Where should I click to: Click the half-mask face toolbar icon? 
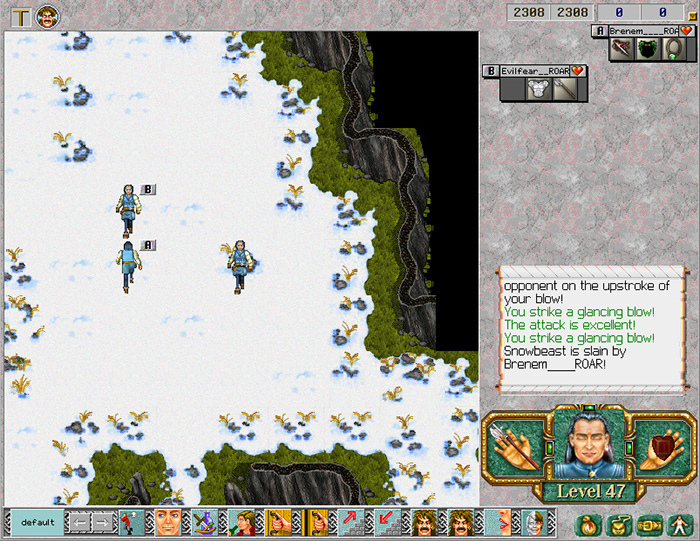click(x=533, y=522)
